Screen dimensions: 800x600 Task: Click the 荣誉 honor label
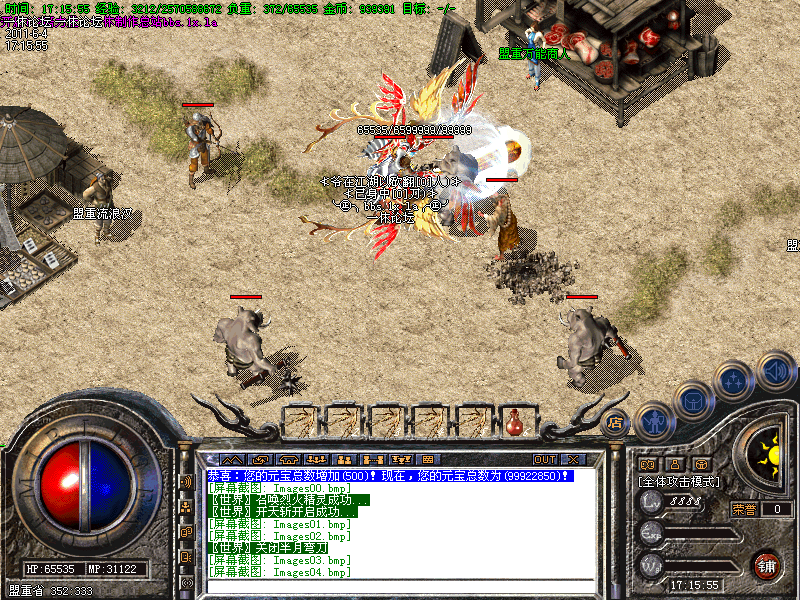(x=744, y=509)
